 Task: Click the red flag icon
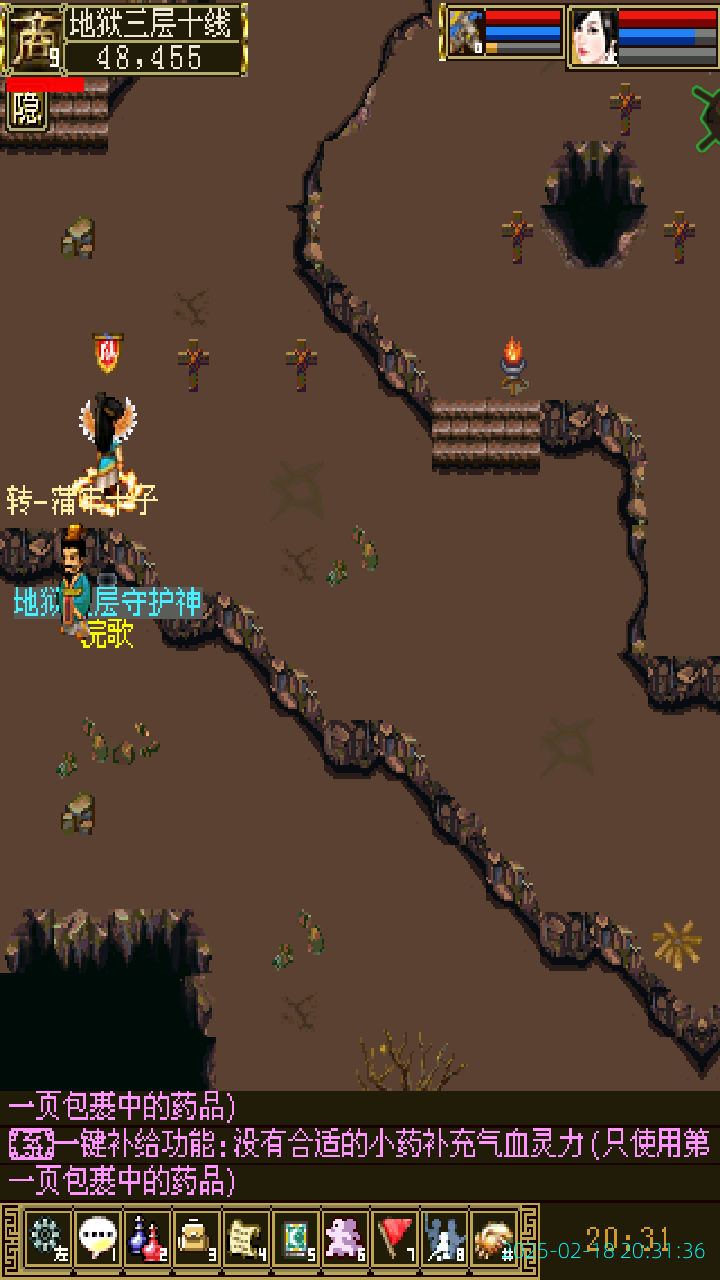(395, 1237)
